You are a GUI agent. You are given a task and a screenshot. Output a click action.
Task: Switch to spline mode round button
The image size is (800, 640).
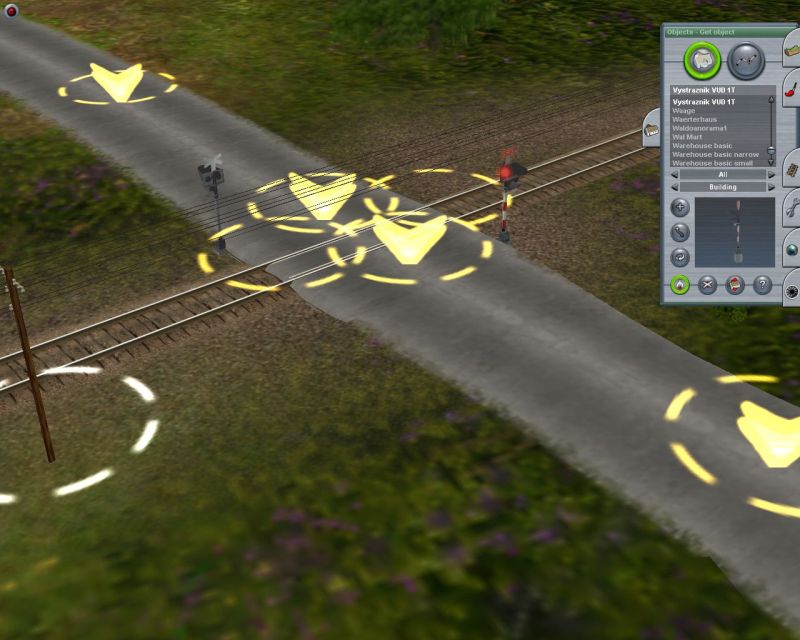click(746, 60)
